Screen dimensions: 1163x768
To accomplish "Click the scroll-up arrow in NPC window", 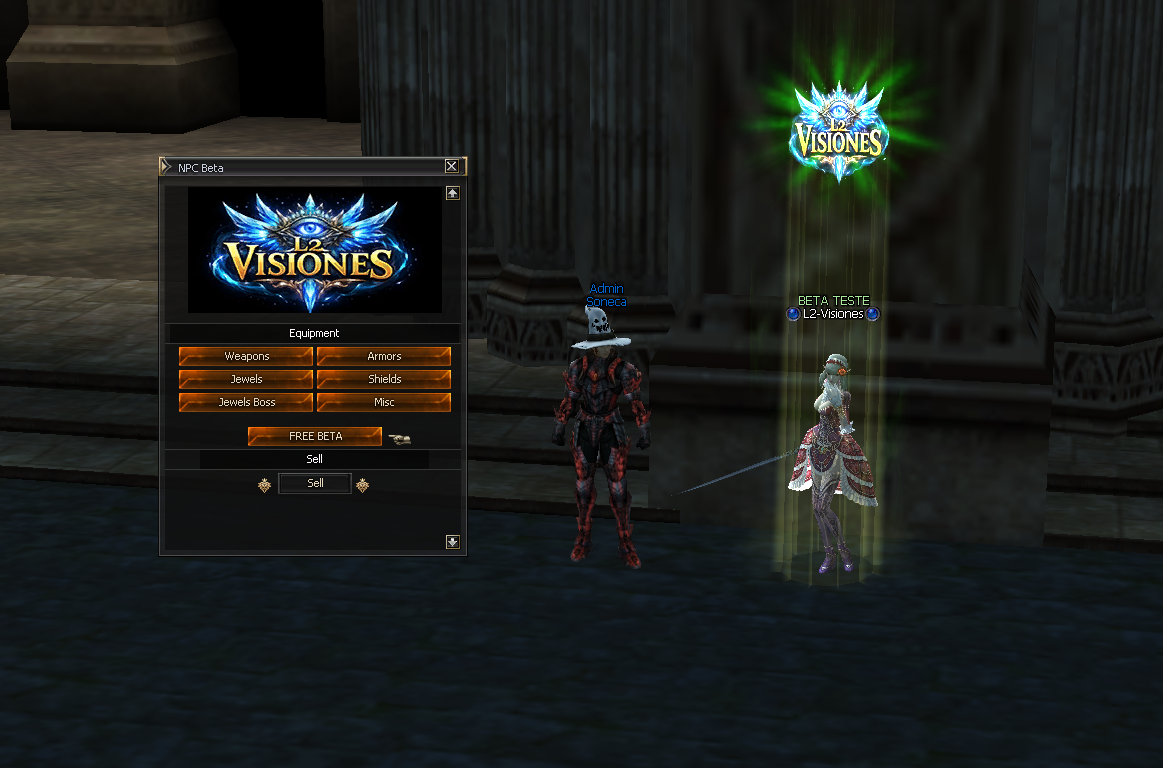I will pos(453,193).
